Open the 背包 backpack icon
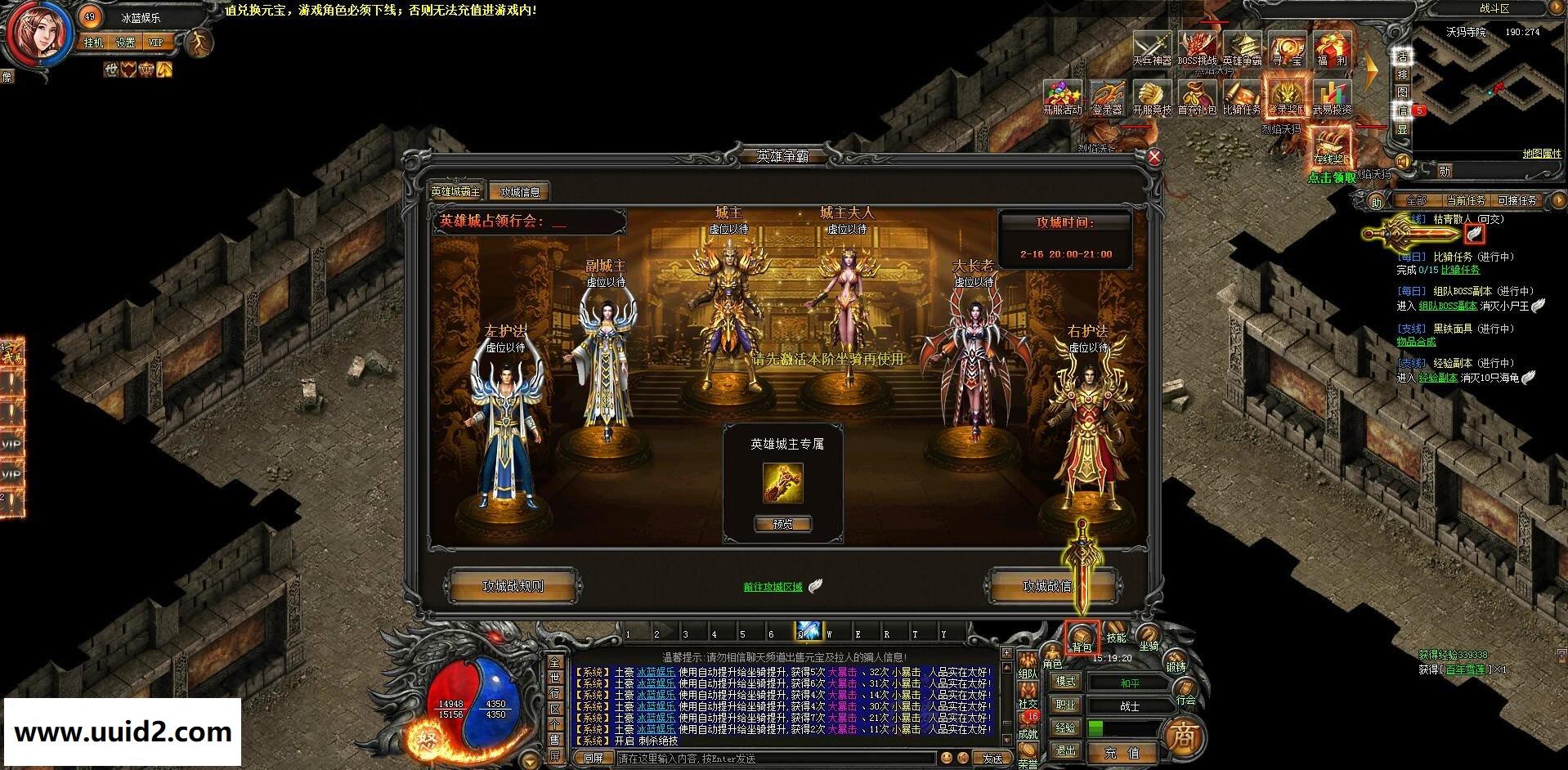1568x770 pixels. coord(1082,637)
